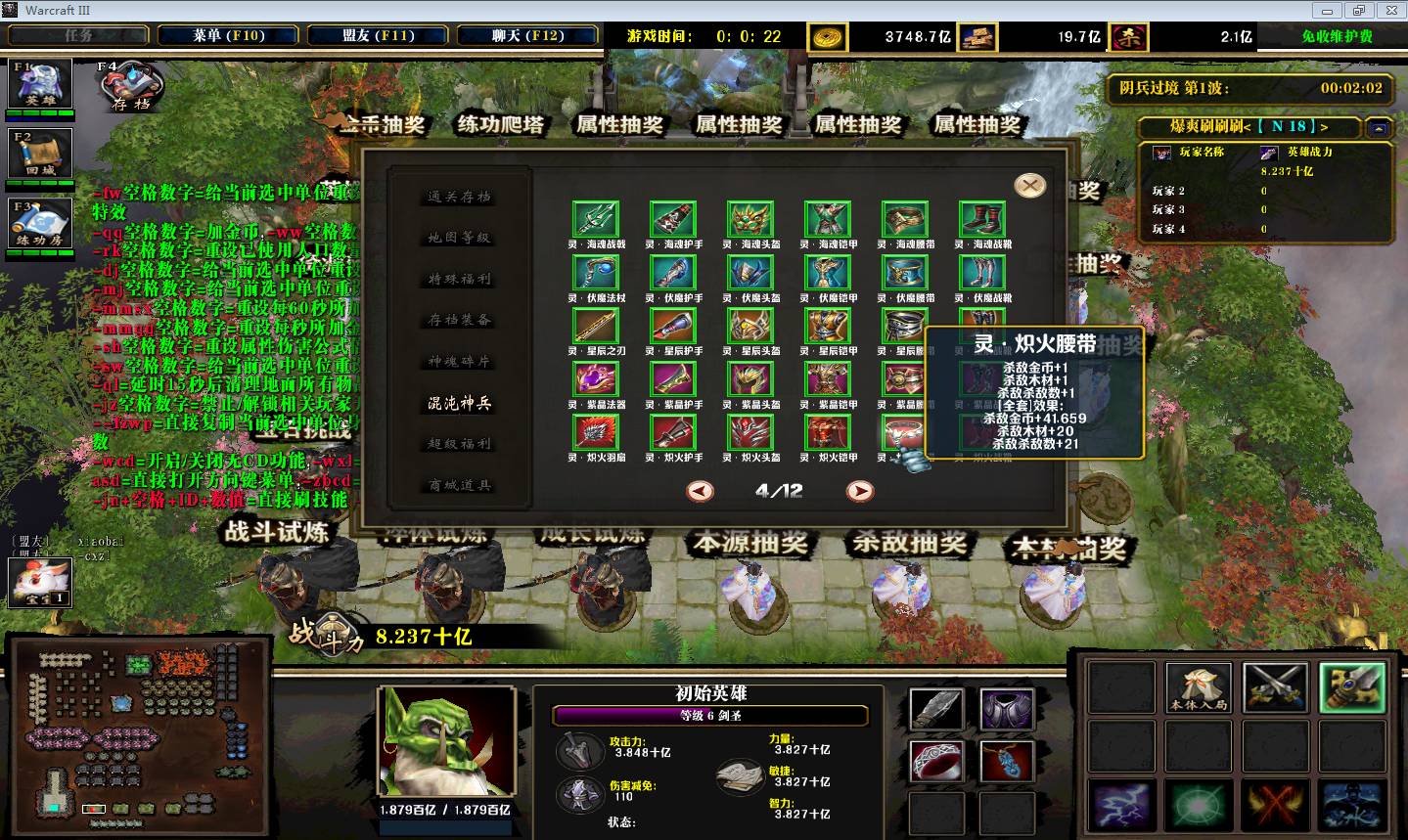This screenshot has width=1408, height=840.
Task: Close the 混沌神兵 equipment panel
Action: pos(1029,186)
